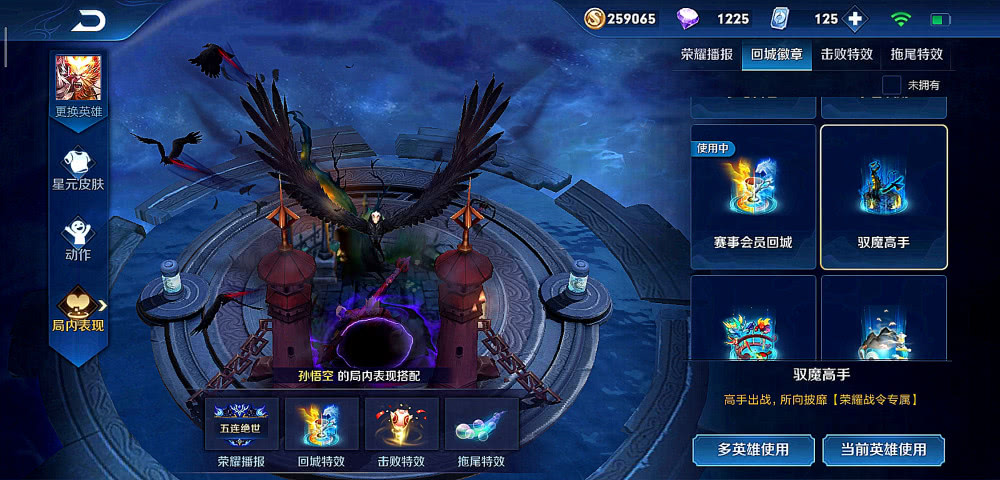The height and width of the screenshot is (480, 1000).
Task: Toggle the 未拥有 checkbox
Action: click(x=892, y=86)
